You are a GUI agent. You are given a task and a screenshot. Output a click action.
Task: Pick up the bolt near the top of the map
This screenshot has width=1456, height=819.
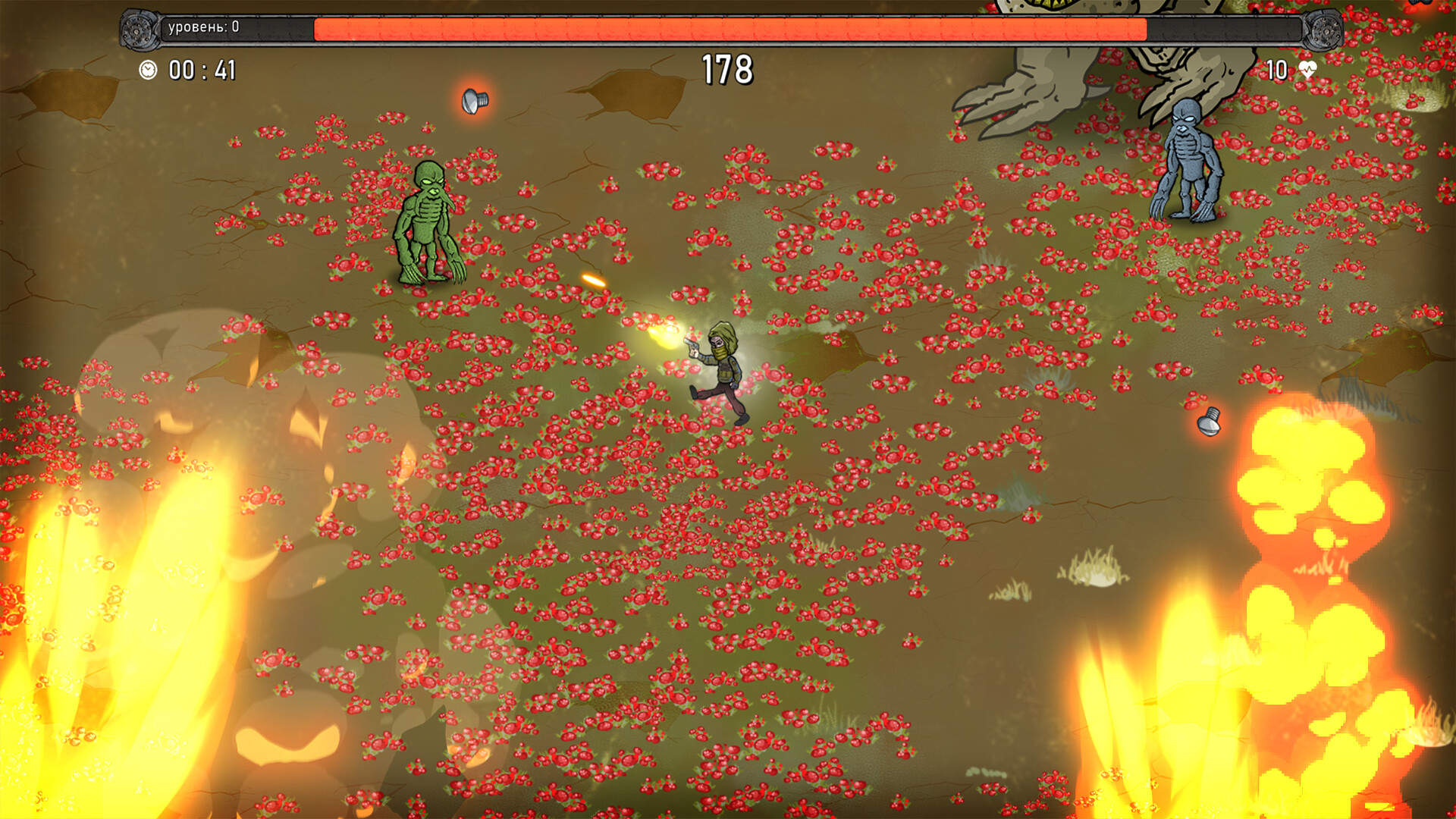[474, 101]
